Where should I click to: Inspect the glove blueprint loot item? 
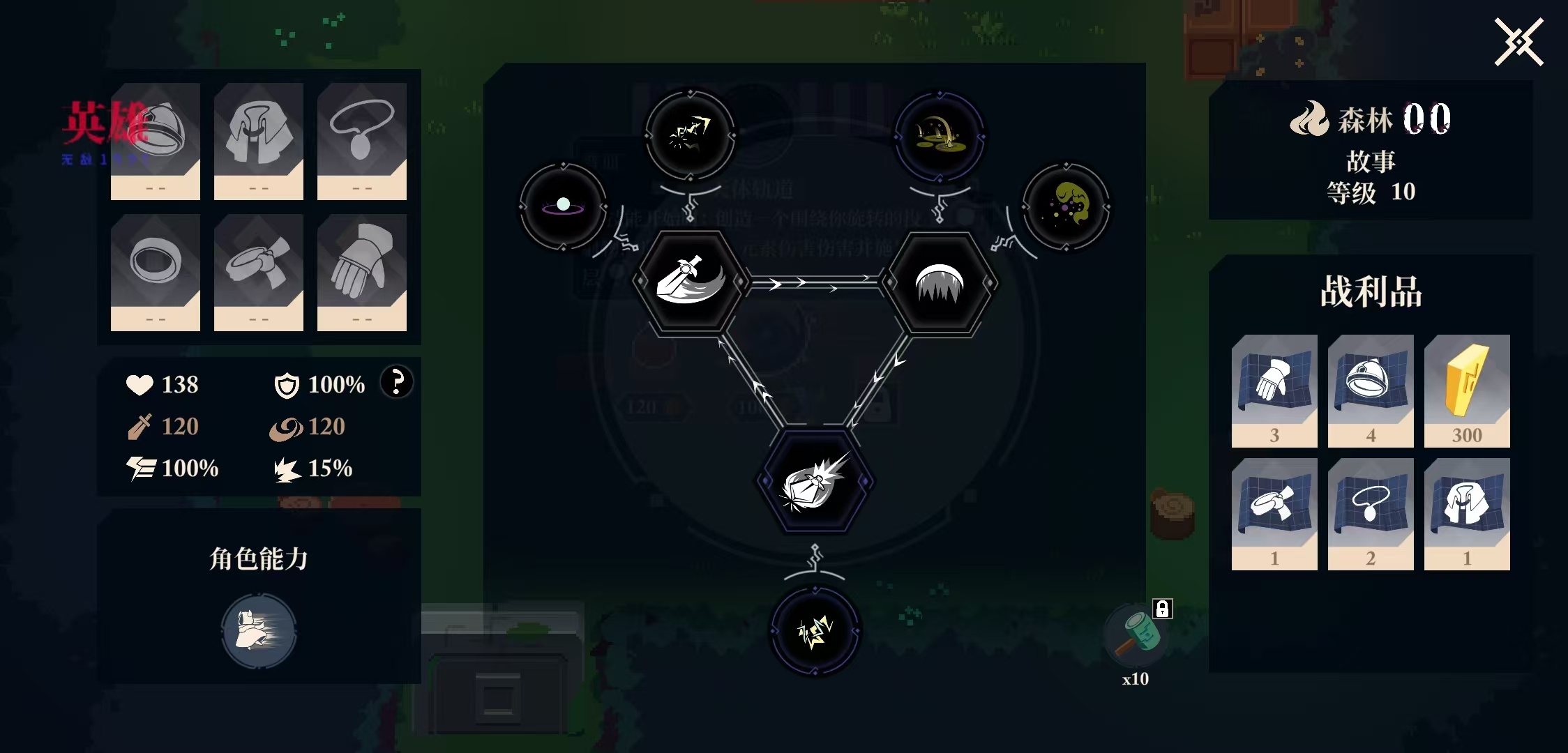(1274, 390)
